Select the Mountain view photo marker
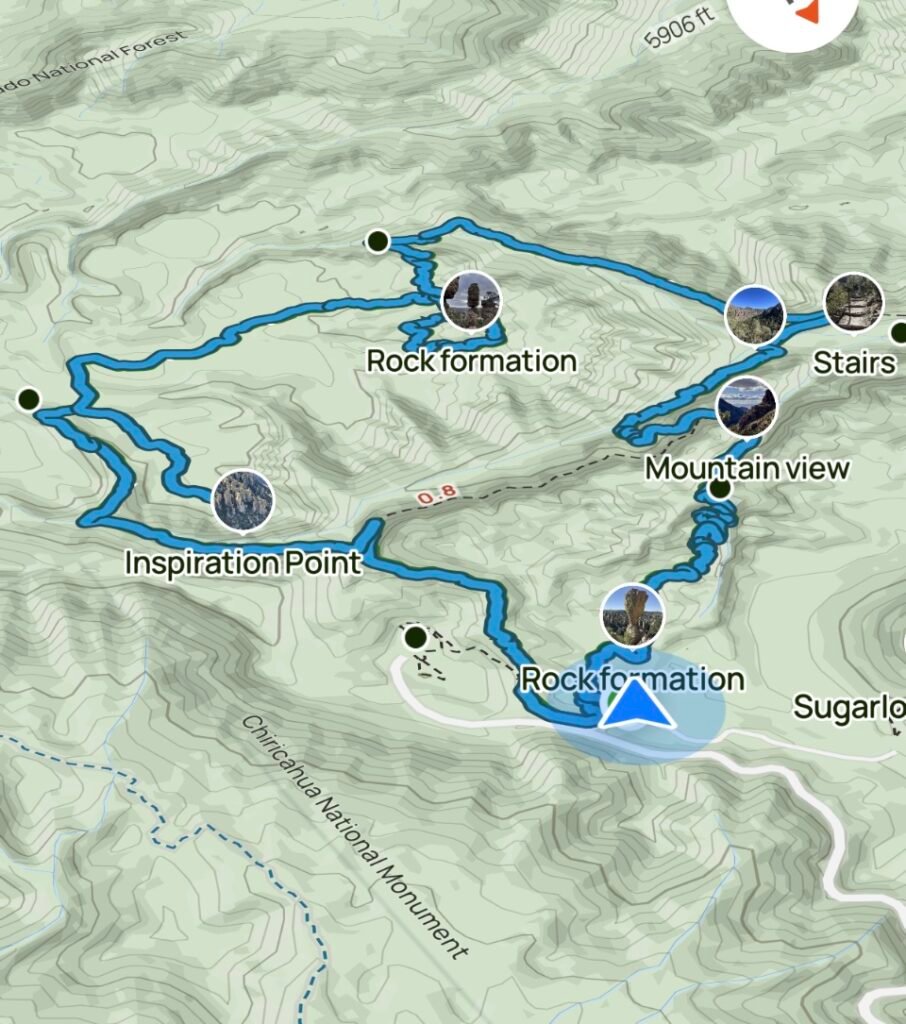This screenshot has width=906, height=1024. [746, 407]
